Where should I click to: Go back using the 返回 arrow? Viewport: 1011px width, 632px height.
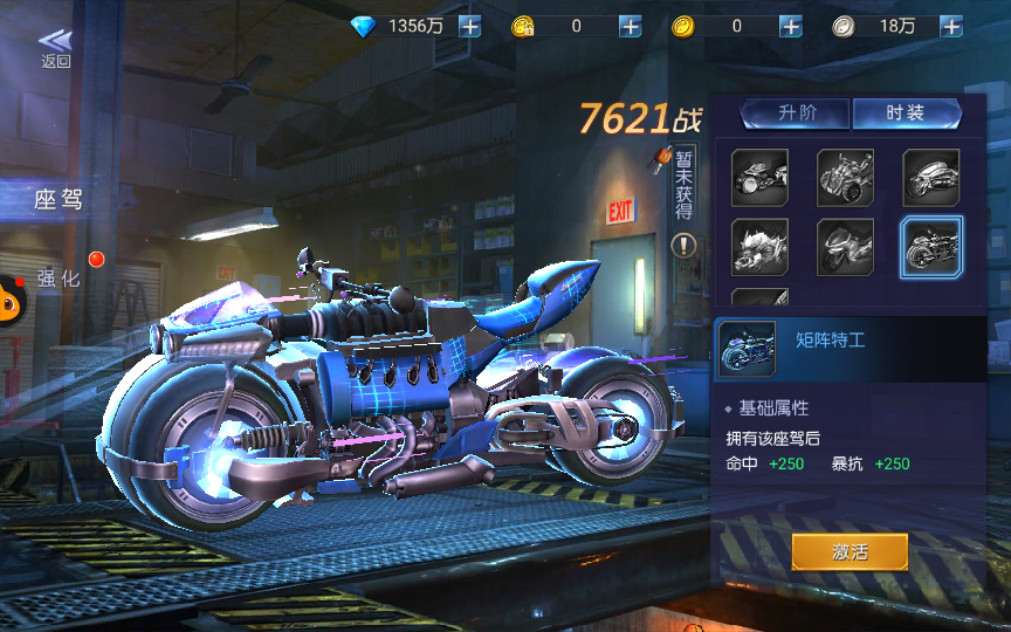point(56,46)
